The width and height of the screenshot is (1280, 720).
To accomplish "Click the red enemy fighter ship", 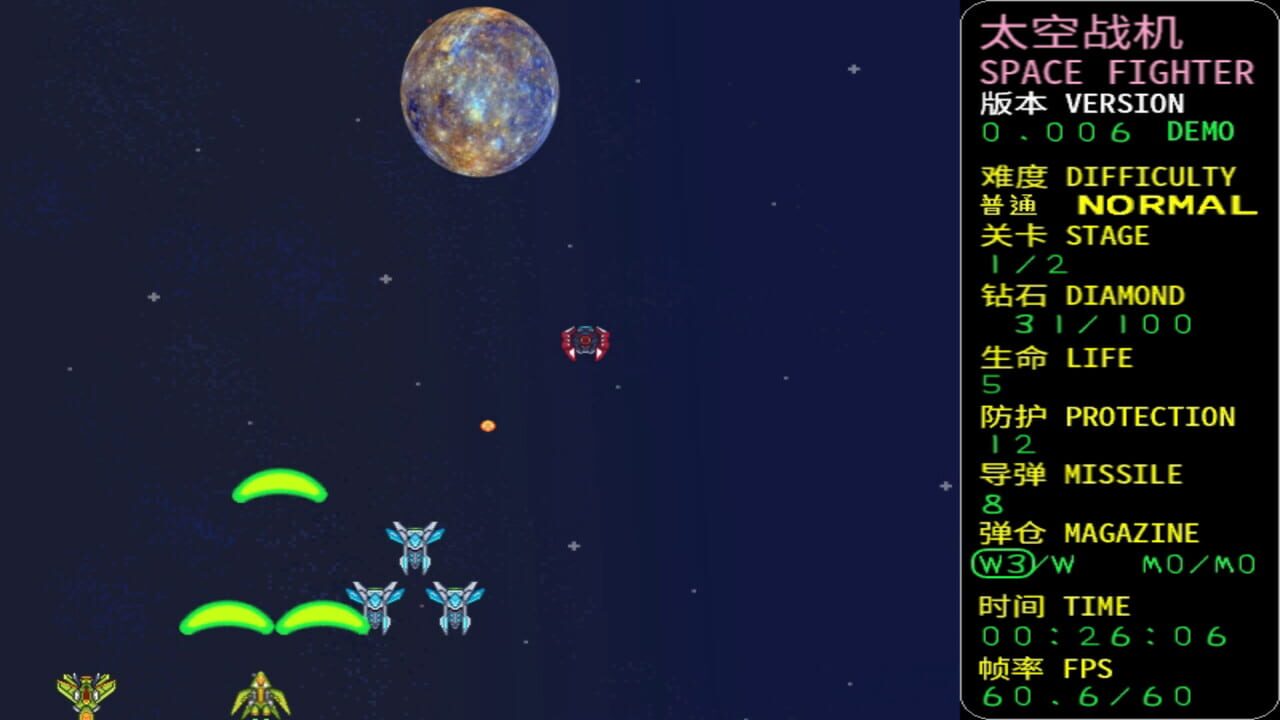I will 584,339.
